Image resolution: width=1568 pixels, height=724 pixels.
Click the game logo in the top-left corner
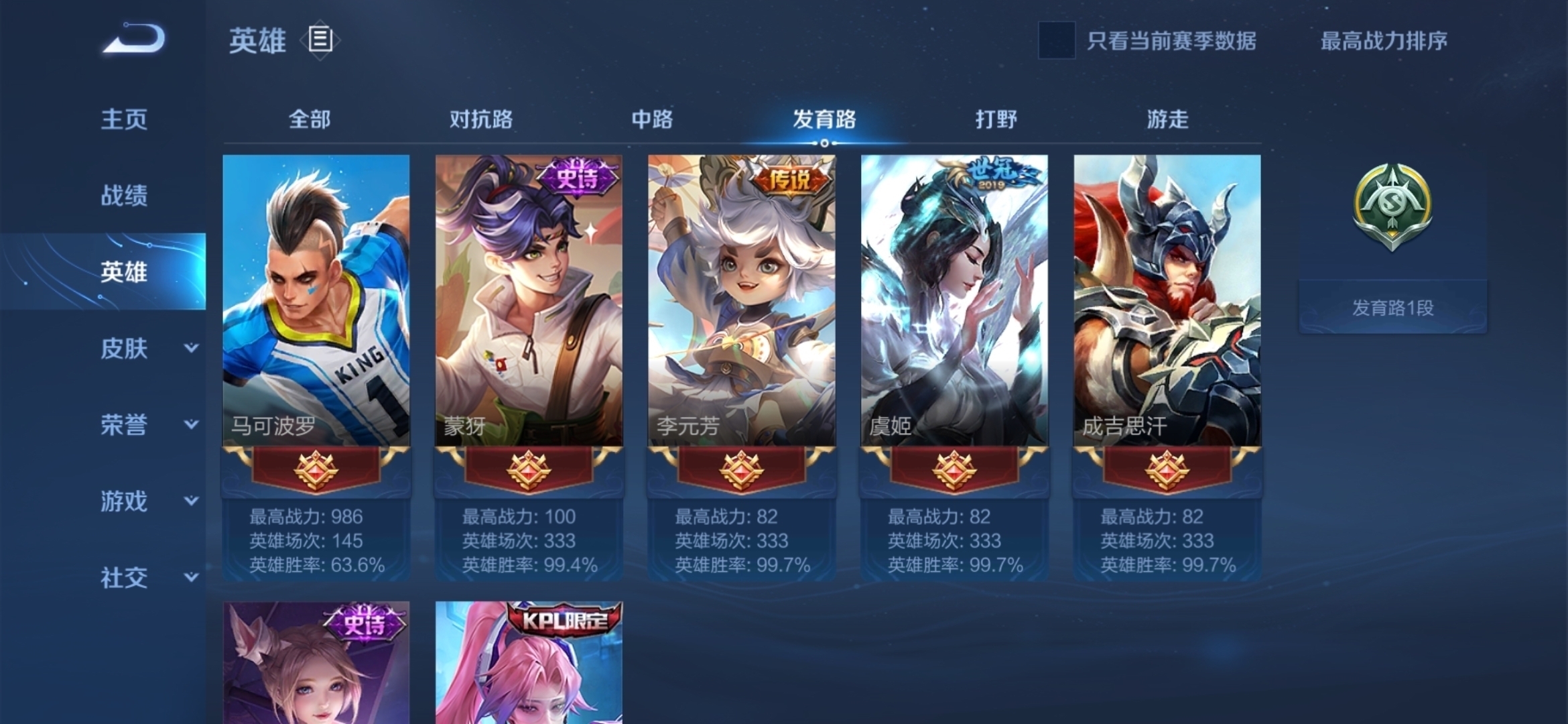point(134,40)
